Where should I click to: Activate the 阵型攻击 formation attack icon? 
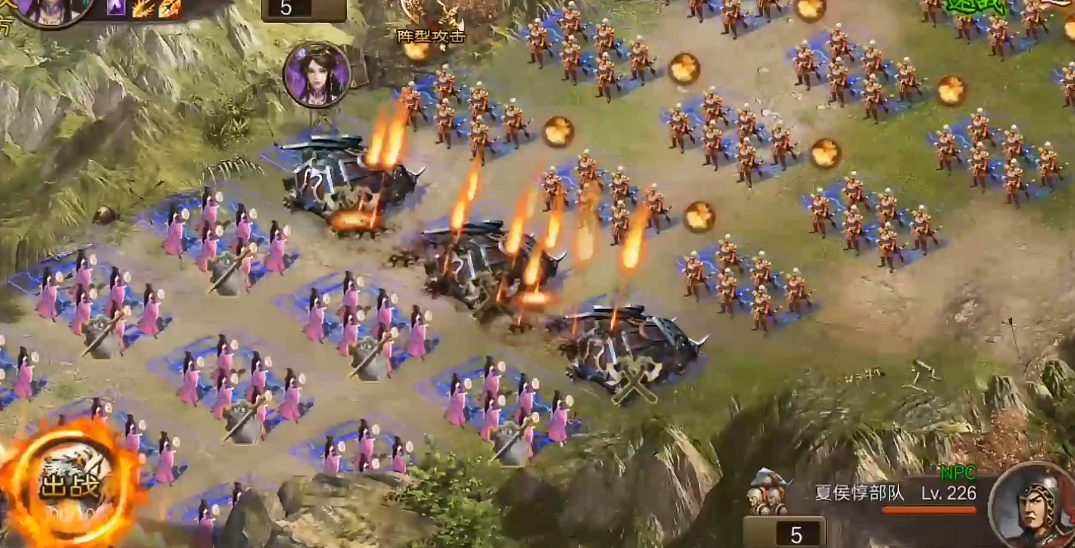click(x=432, y=20)
